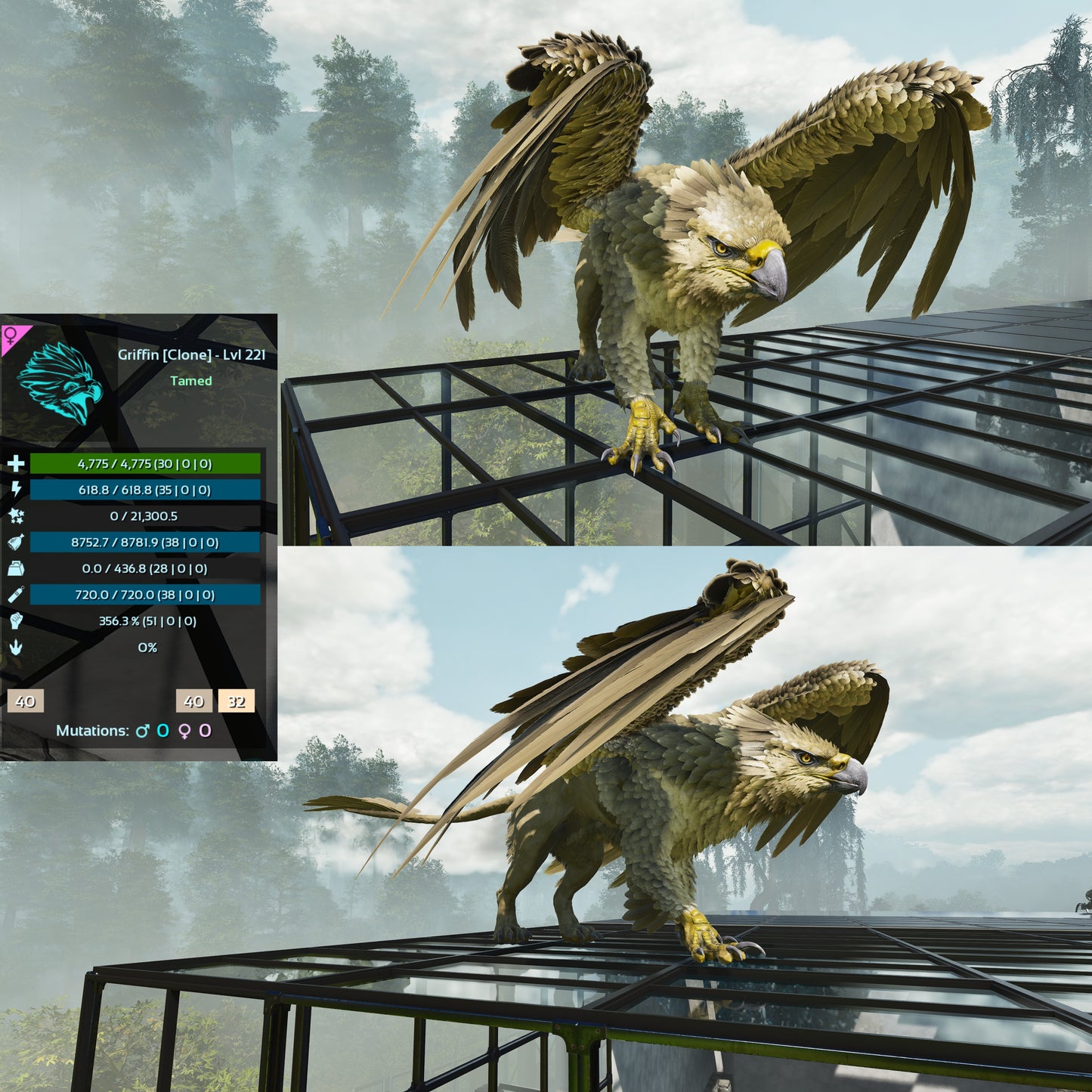Pick the color region swatch labeled 32

pyautogui.click(x=237, y=701)
